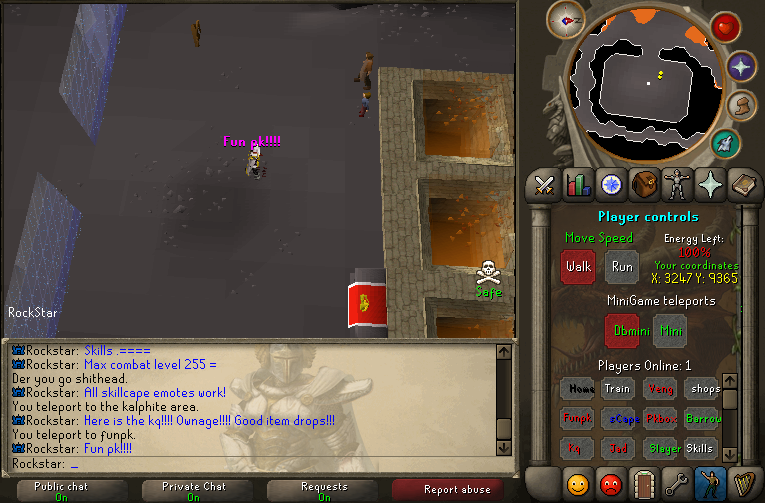Image resolution: width=765 pixels, height=503 pixels.
Task: Teleport to Jad
Action: pos(617,449)
